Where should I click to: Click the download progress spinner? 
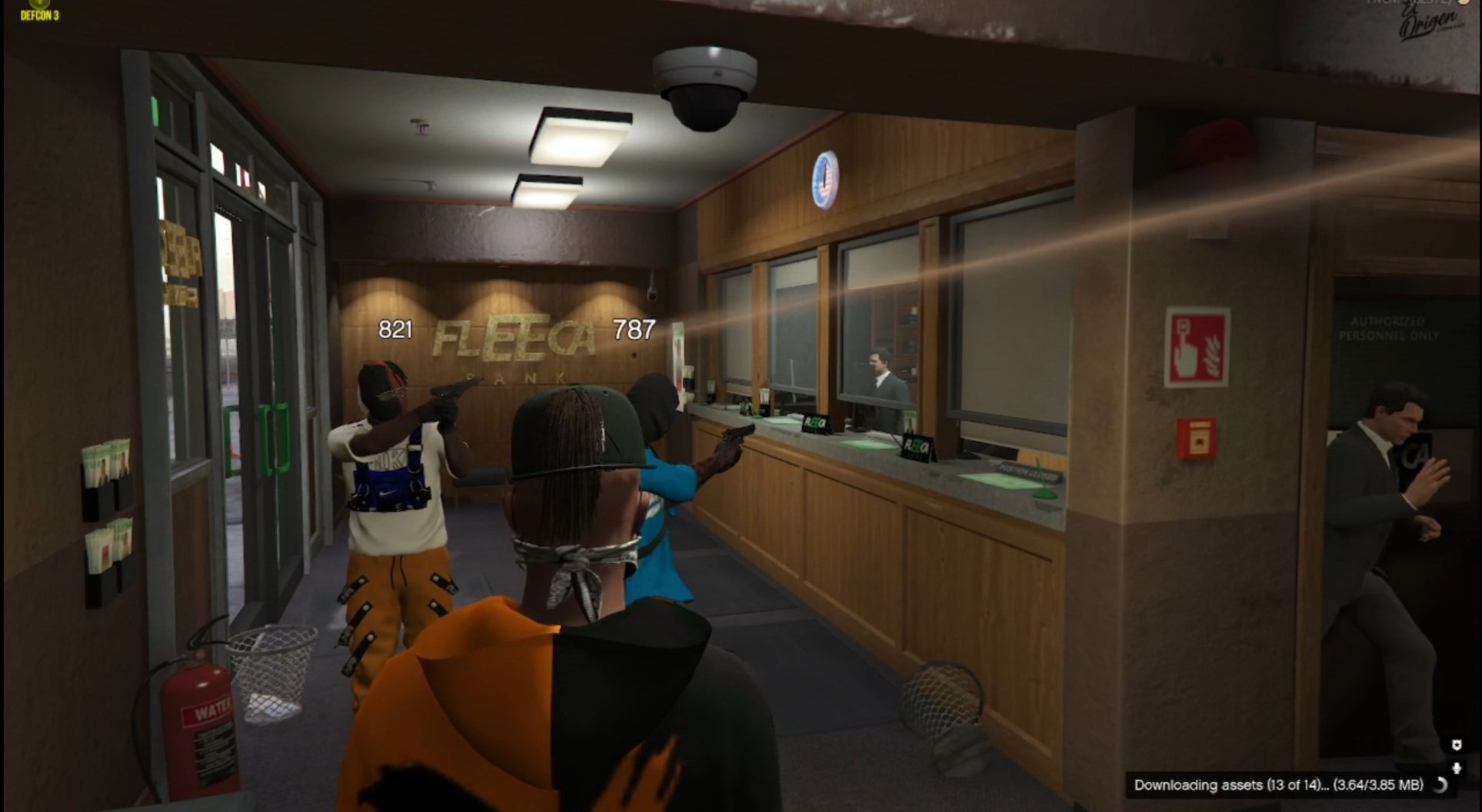pyautogui.click(x=1440, y=785)
